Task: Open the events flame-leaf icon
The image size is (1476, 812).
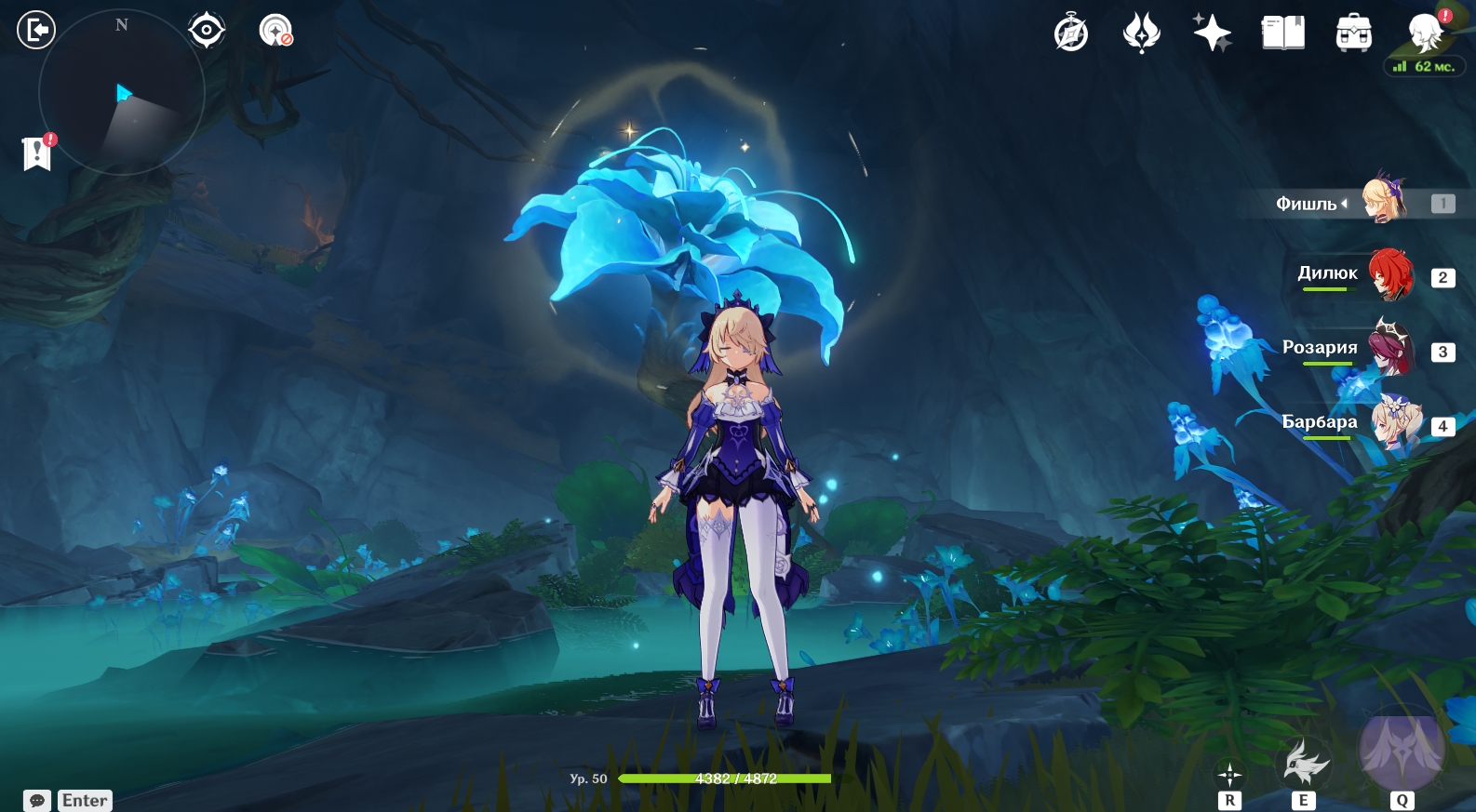Action: 1142,33
